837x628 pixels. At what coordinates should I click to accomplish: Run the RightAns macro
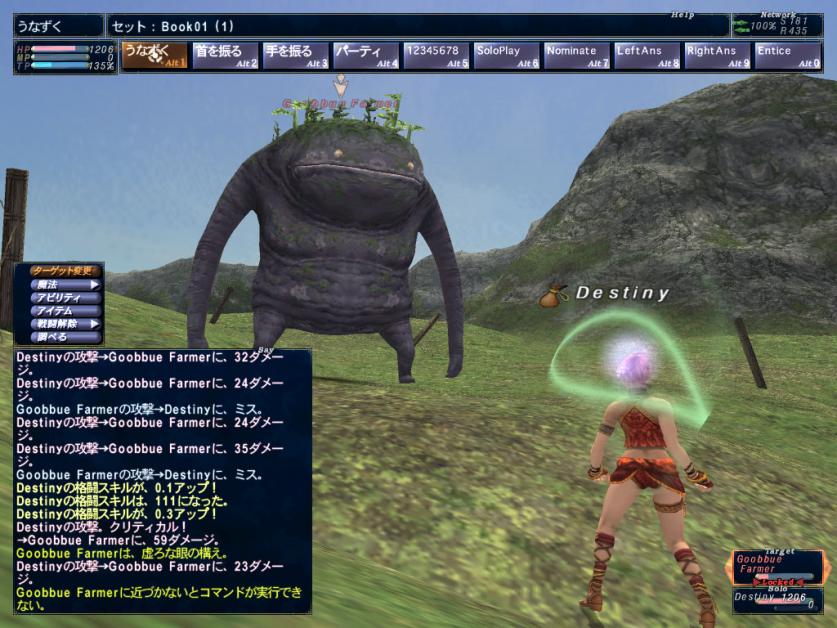pos(717,56)
